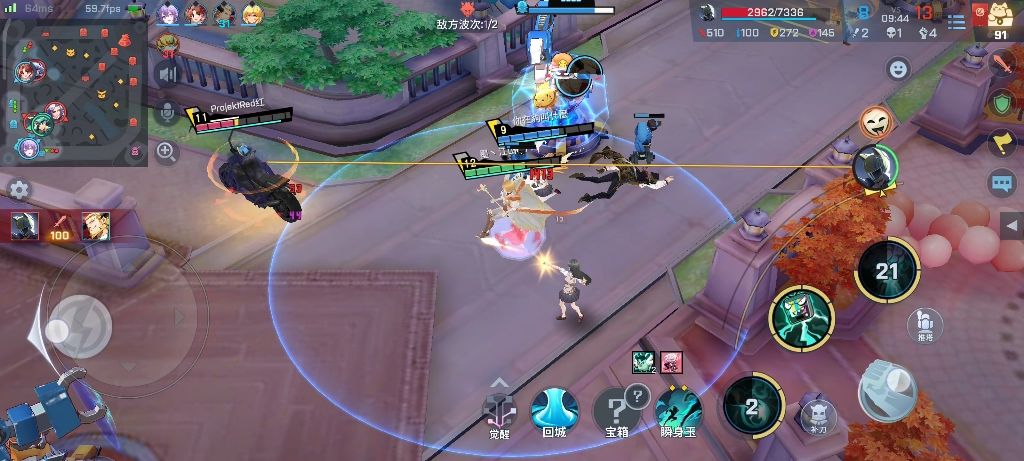The width and height of the screenshot is (1024, 461).
Task: Use the 回城 recall button
Action: (x=554, y=412)
